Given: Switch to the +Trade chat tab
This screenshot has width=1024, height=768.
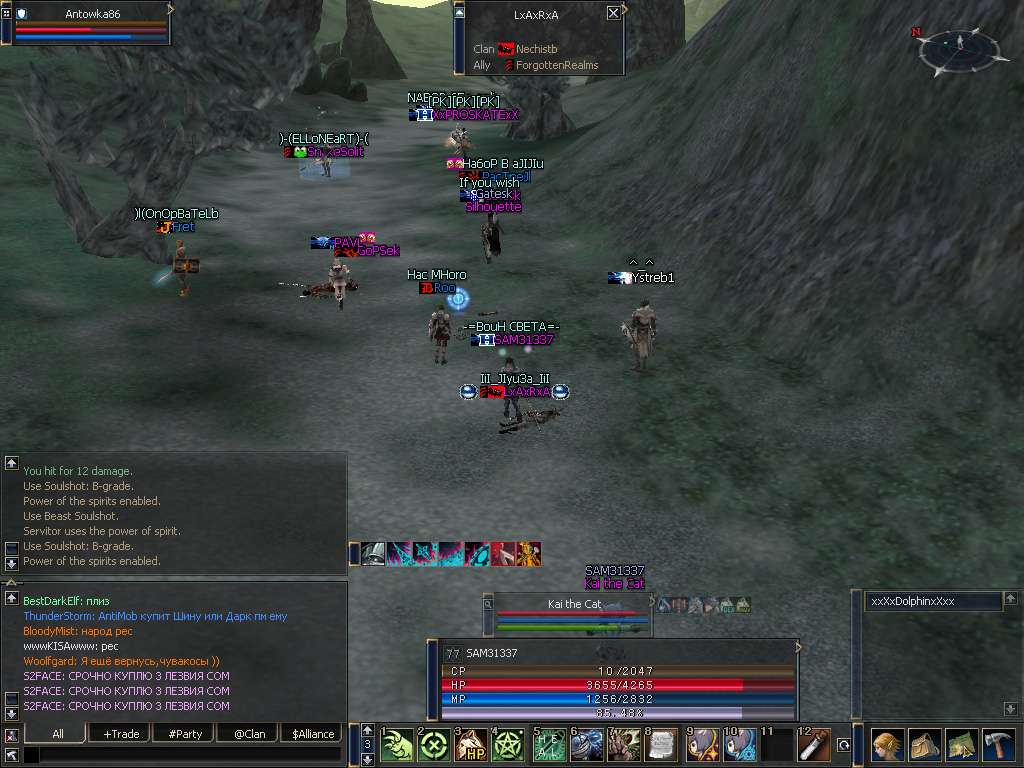Looking at the screenshot, I should 121,734.
